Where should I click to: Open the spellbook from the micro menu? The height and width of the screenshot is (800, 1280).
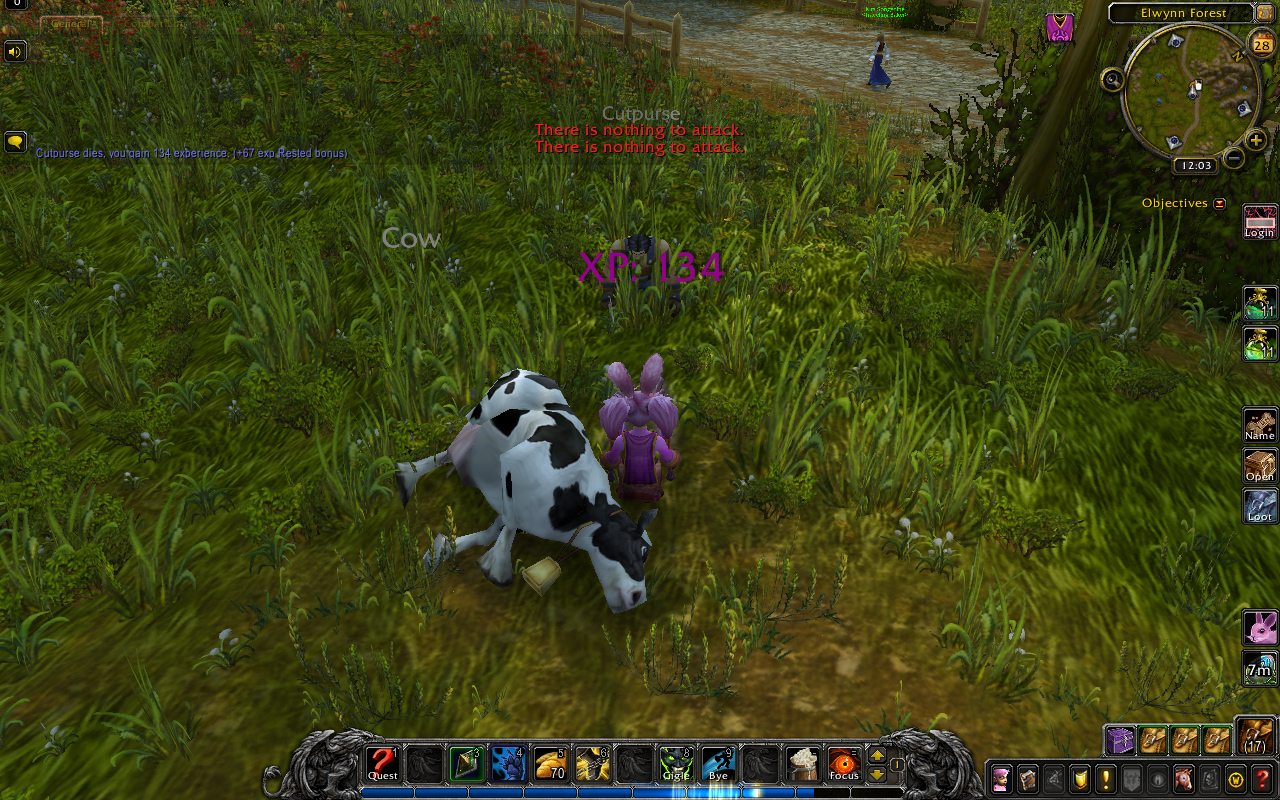coord(1027,779)
